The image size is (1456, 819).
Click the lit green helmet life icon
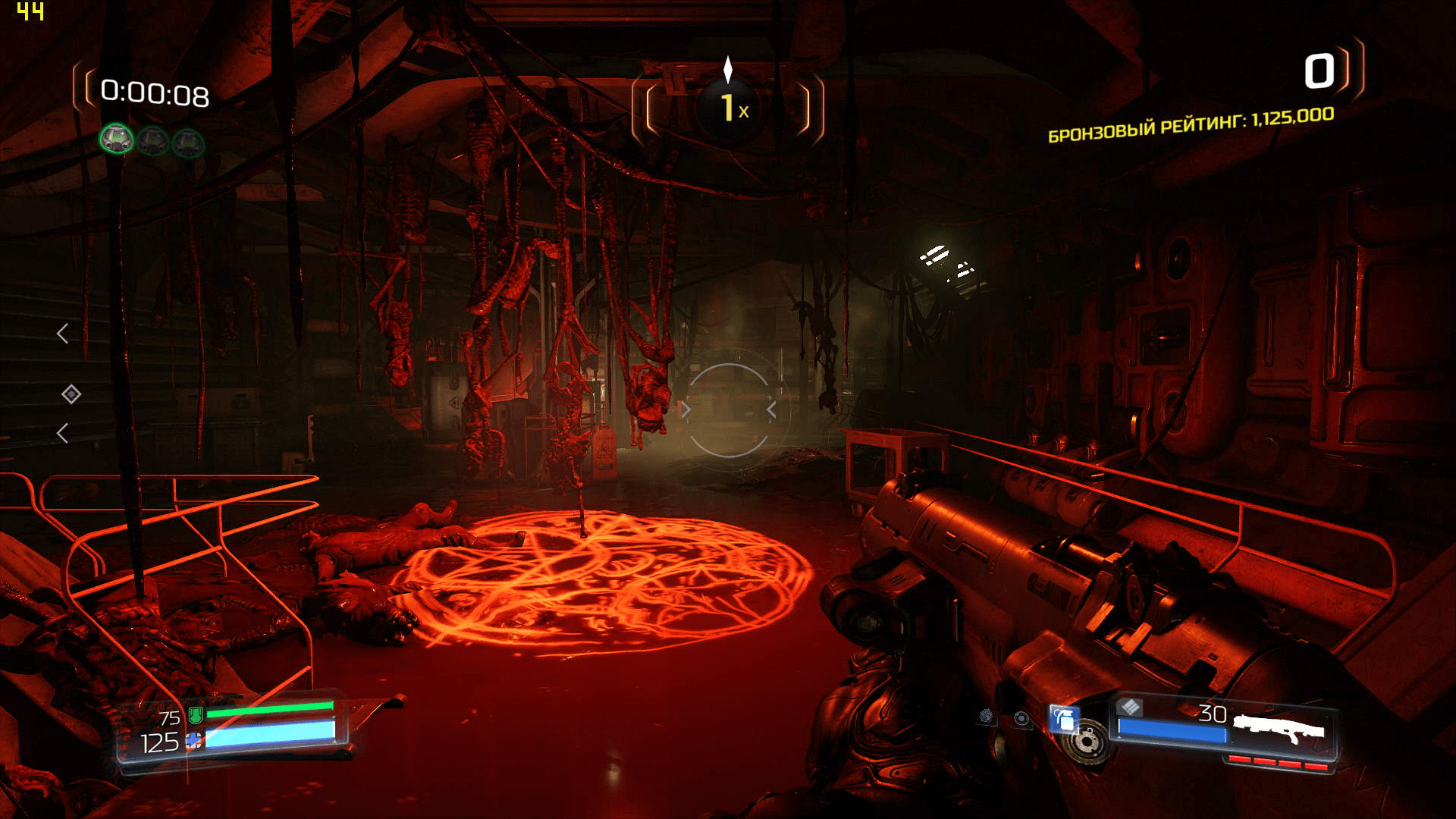tap(117, 140)
